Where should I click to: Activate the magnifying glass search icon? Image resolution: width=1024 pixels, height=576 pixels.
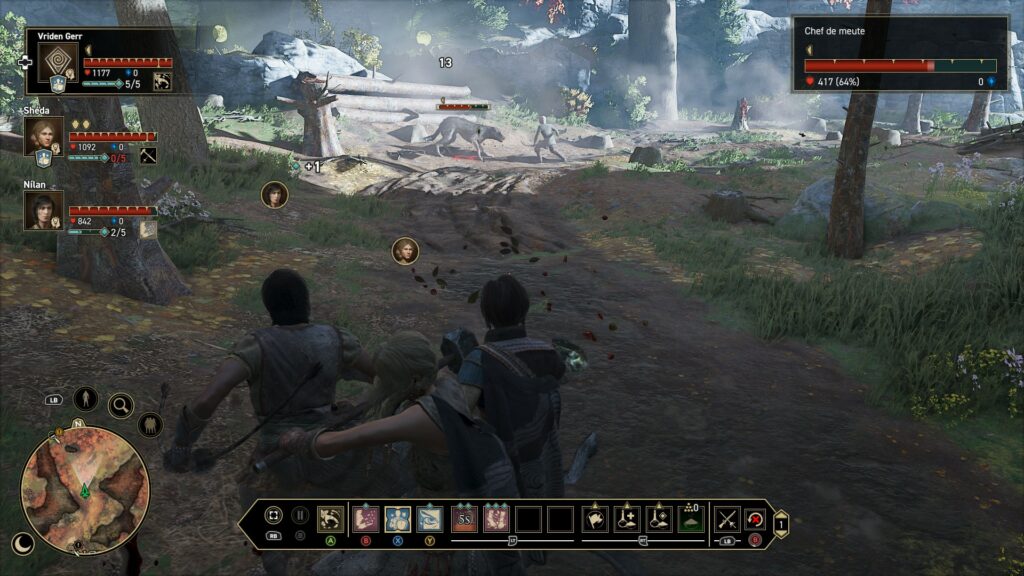(x=121, y=405)
